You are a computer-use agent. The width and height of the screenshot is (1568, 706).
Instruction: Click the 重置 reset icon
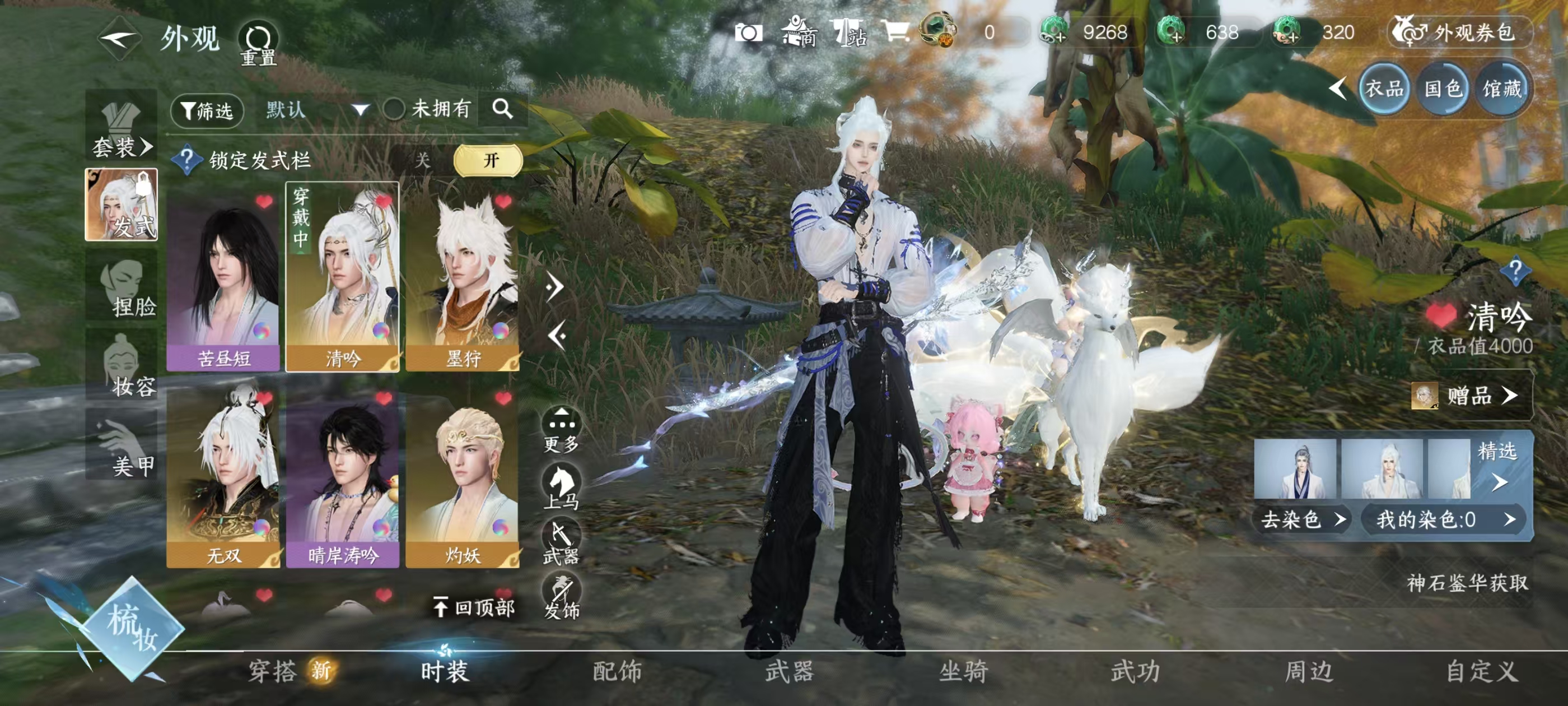[259, 38]
